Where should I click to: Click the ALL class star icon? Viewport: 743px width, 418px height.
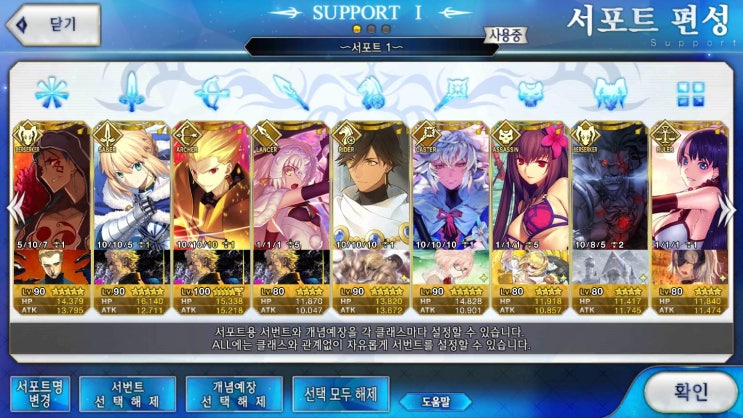point(49,93)
